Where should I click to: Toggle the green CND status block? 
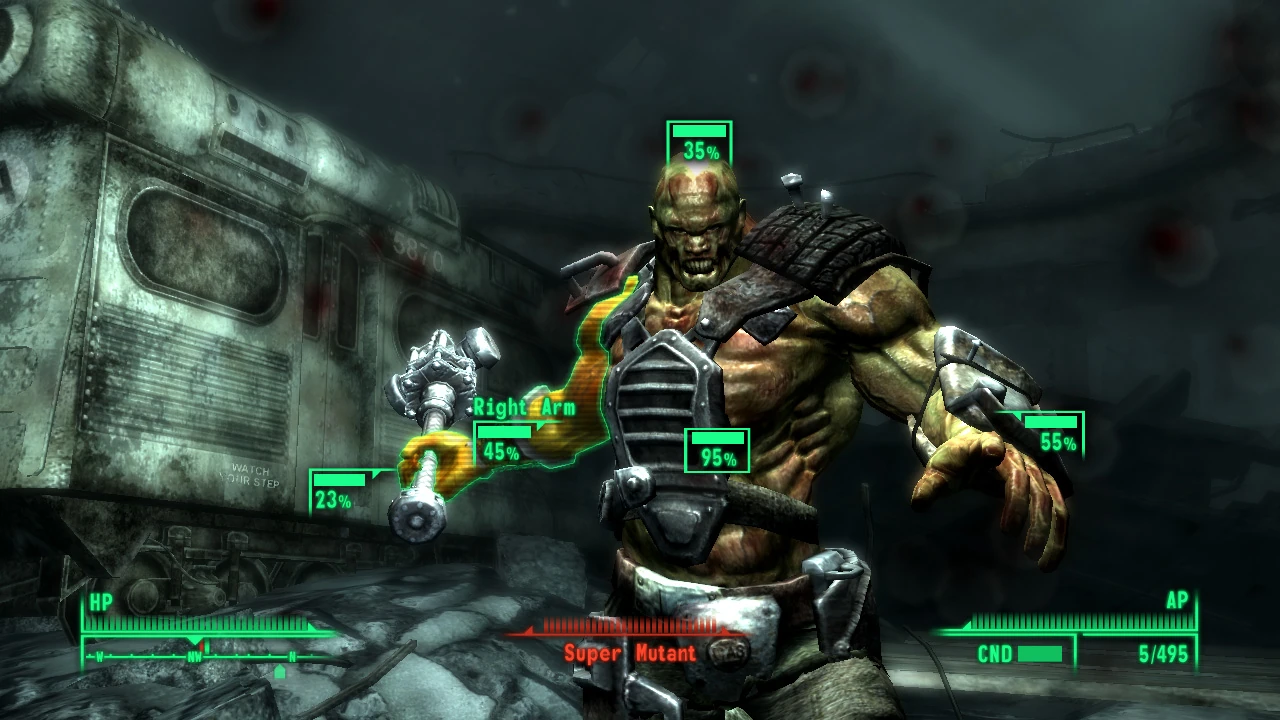(1040, 653)
